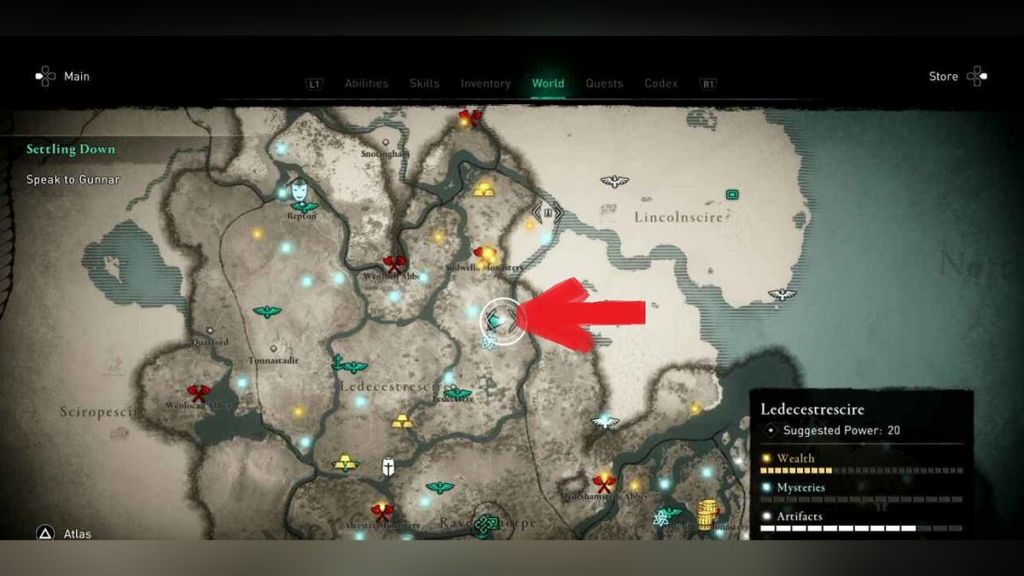Select the circled map marker beside the red arrow
The height and width of the screenshot is (576, 1024).
(x=504, y=320)
